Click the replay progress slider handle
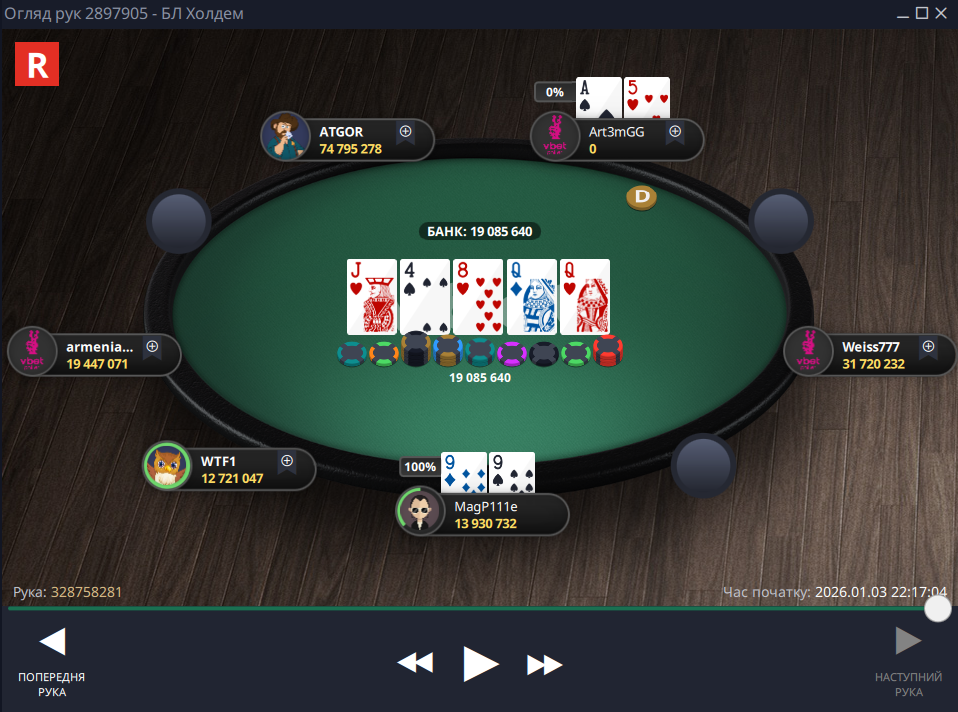The width and height of the screenshot is (958, 712). click(x=938, y=608)
